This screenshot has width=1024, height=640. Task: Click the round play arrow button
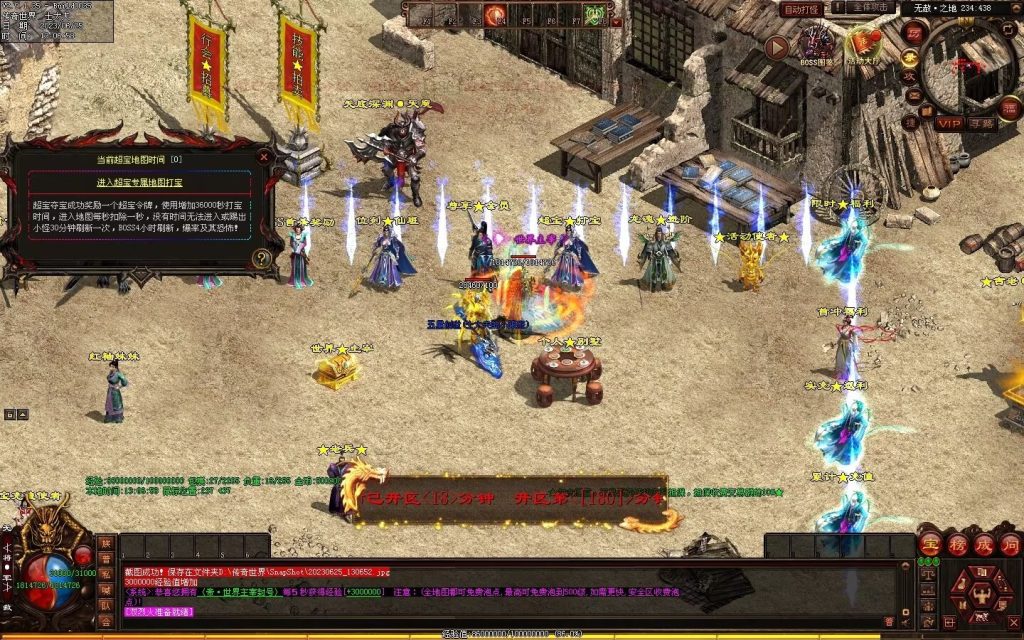coord(776,47)
